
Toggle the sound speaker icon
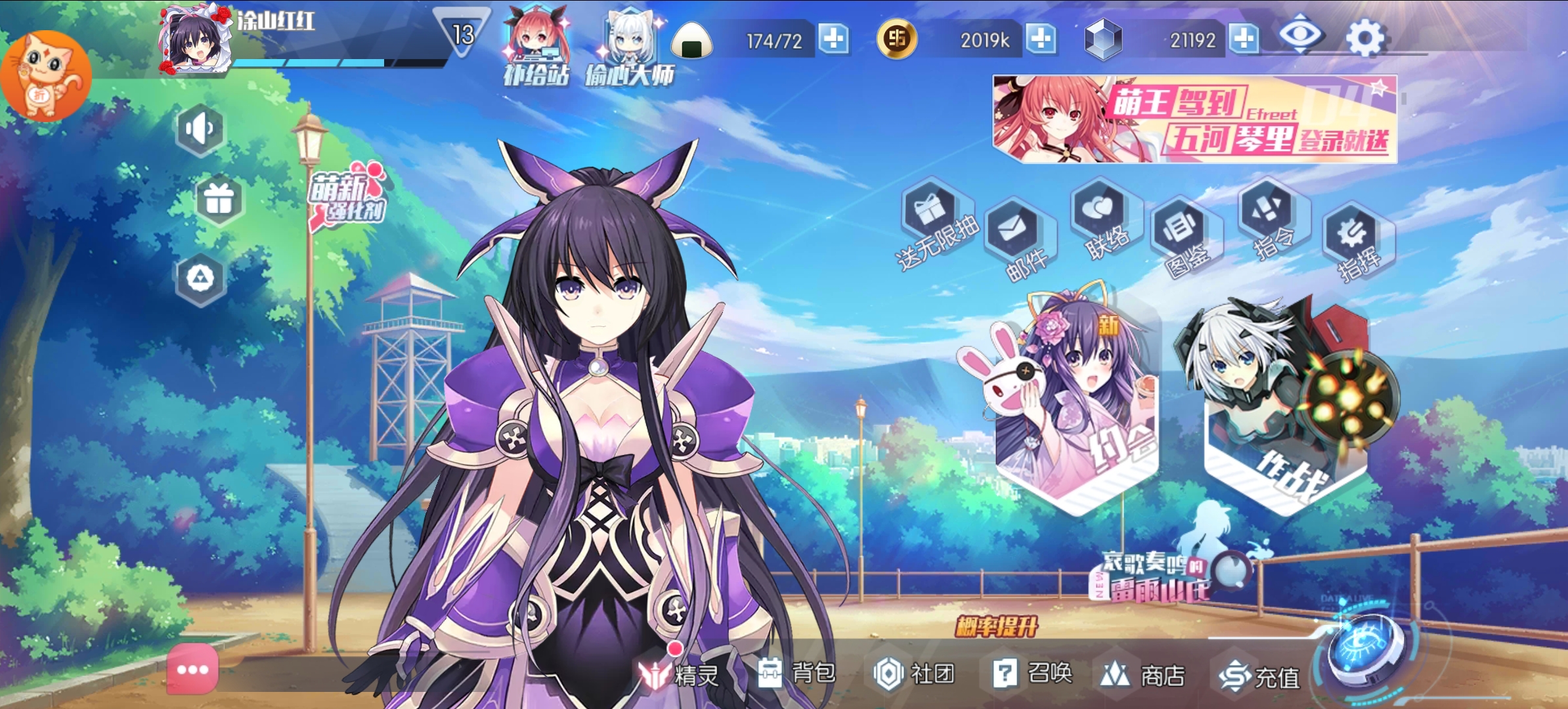pos(200,129)
